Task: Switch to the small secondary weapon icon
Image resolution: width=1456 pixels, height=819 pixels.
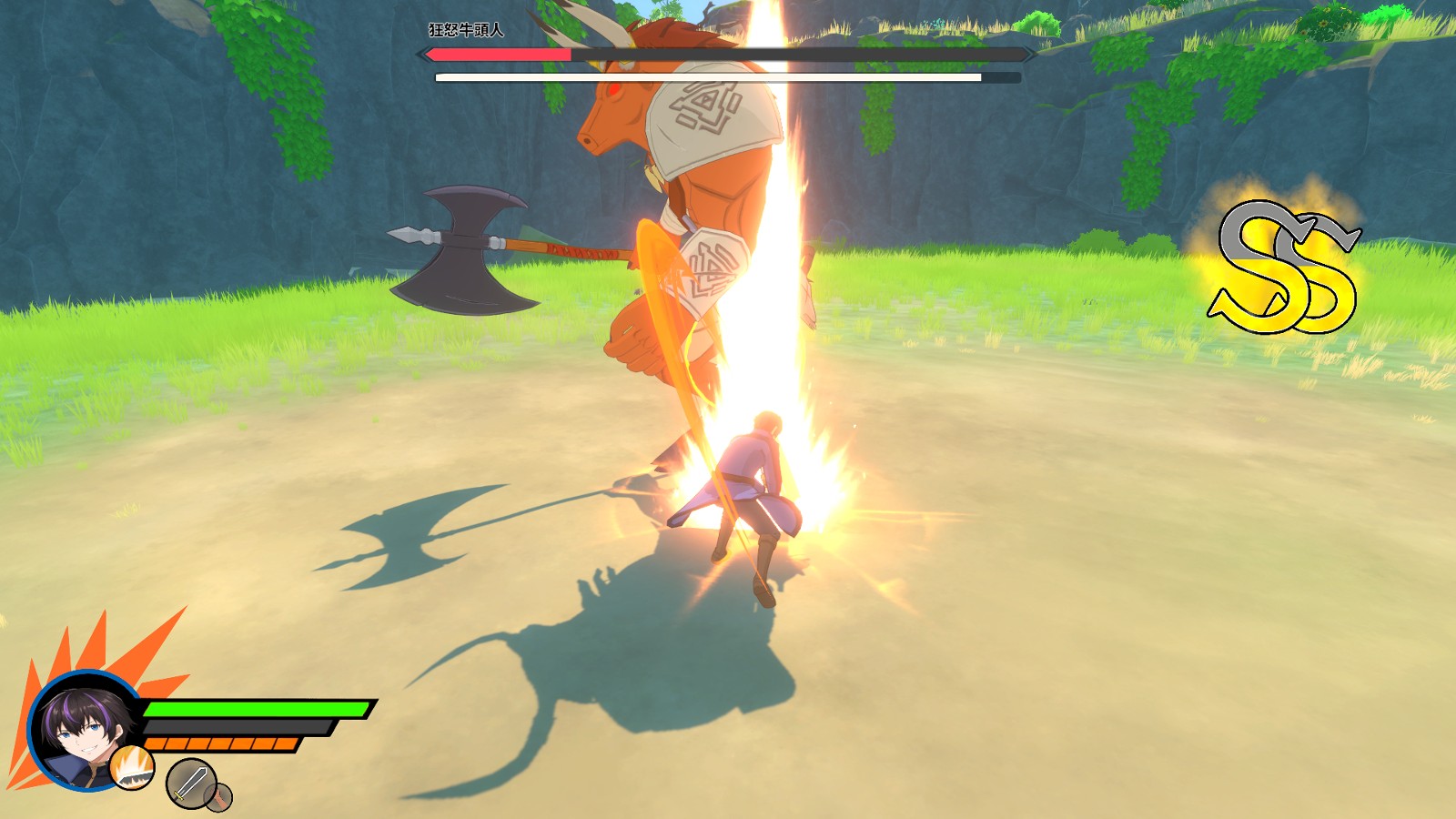Action: coord(219,797)
